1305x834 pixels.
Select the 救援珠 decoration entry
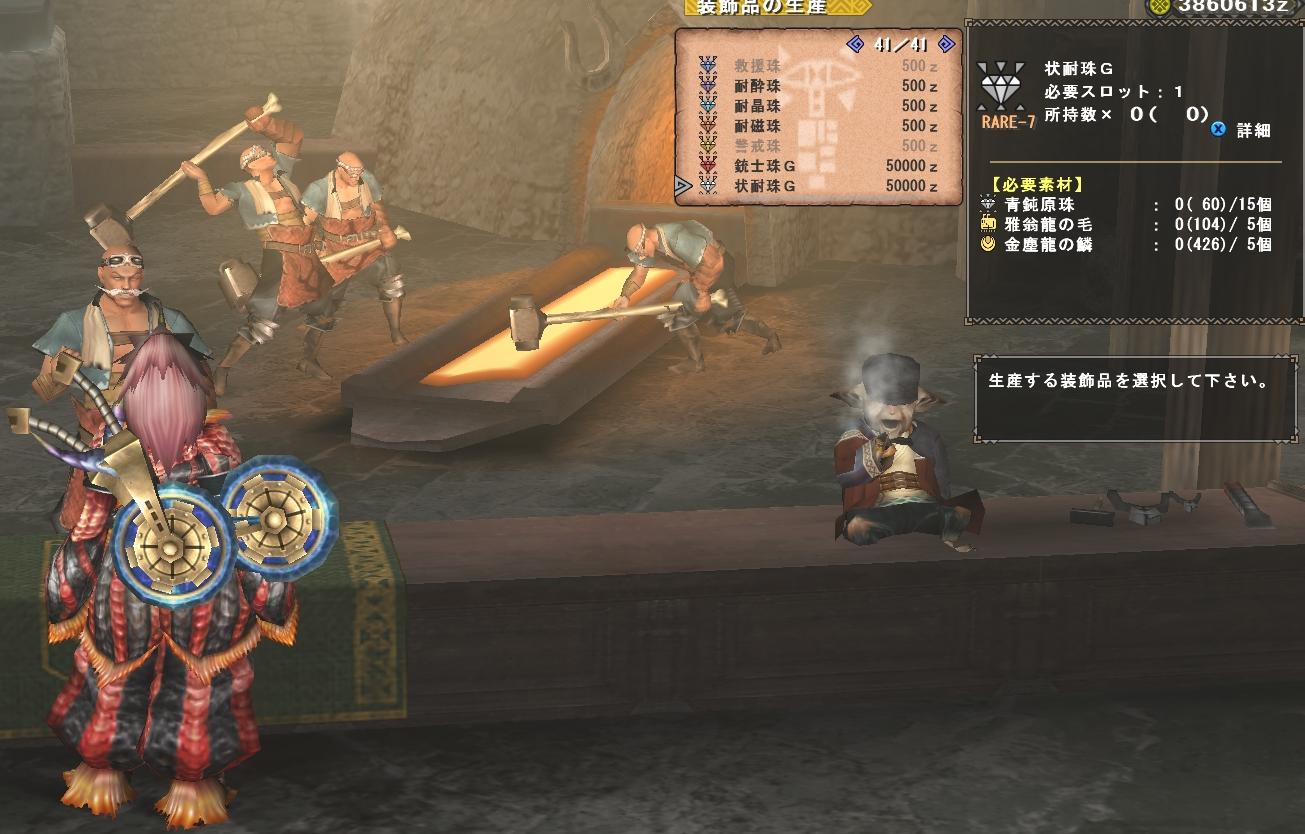click(x=820, y=66)
